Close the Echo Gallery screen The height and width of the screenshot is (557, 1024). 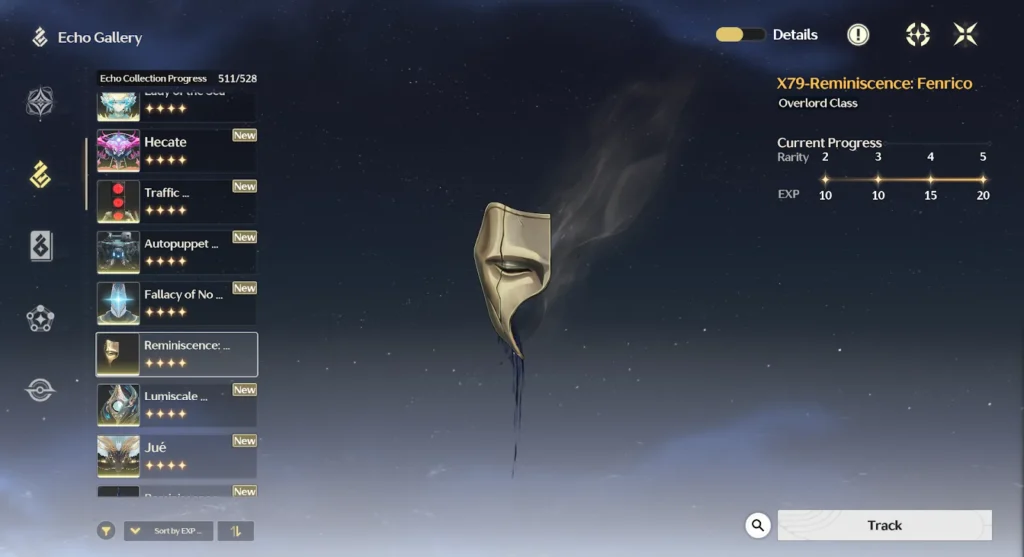point(965,35)
